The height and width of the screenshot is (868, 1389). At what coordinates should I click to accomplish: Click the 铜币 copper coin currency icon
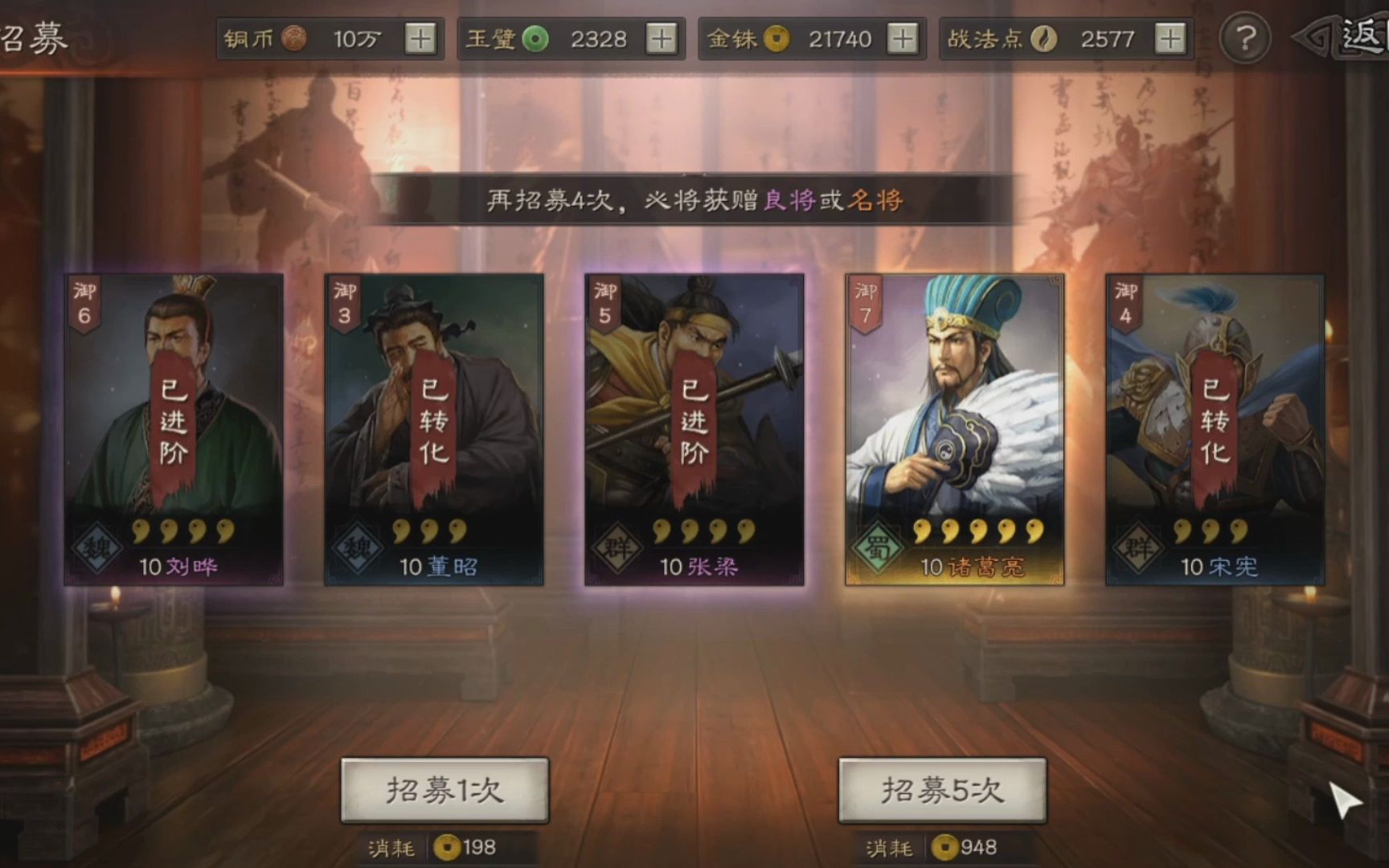293,38
